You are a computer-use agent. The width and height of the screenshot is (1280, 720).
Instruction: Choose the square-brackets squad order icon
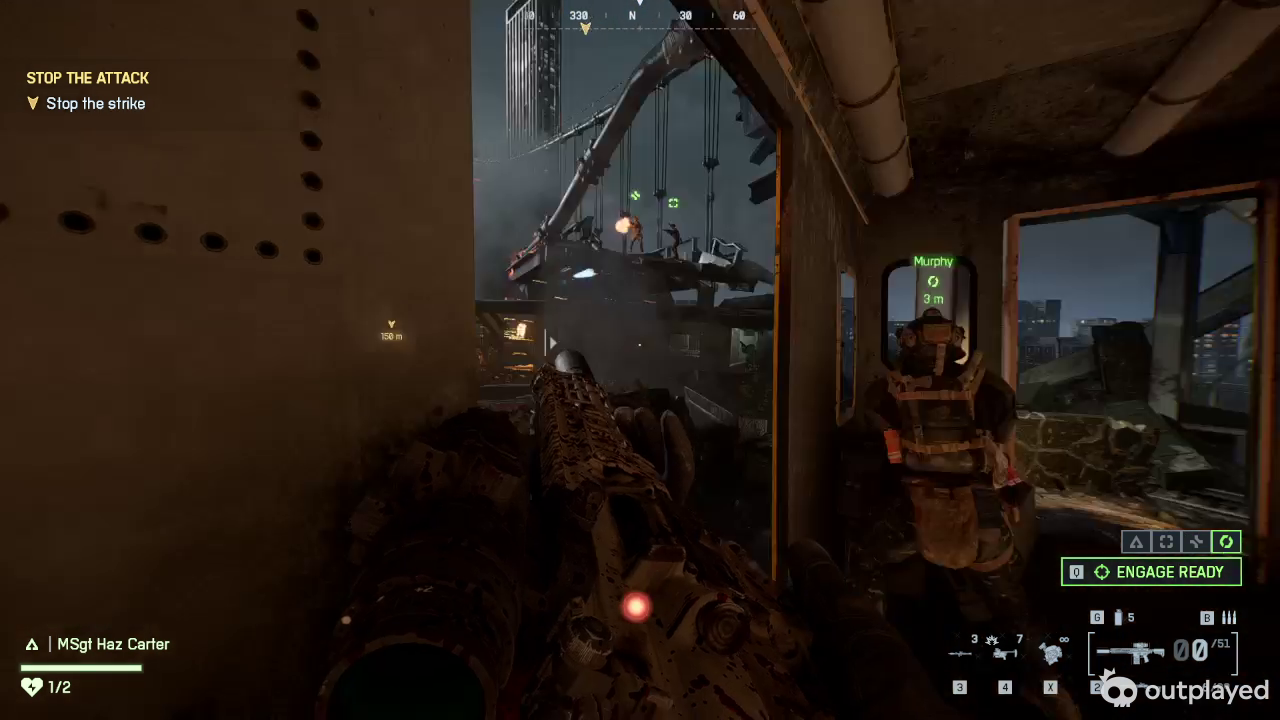coord(1166,542)
